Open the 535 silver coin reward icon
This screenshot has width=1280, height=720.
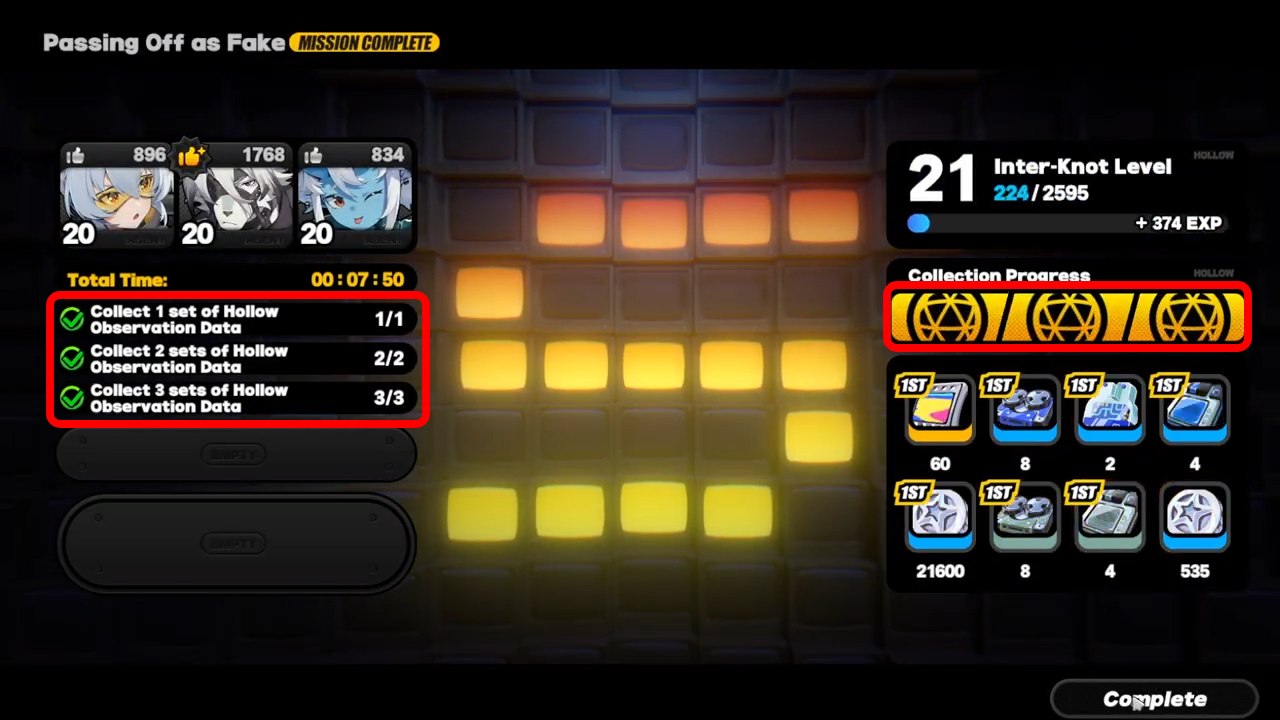[1195, 518]
